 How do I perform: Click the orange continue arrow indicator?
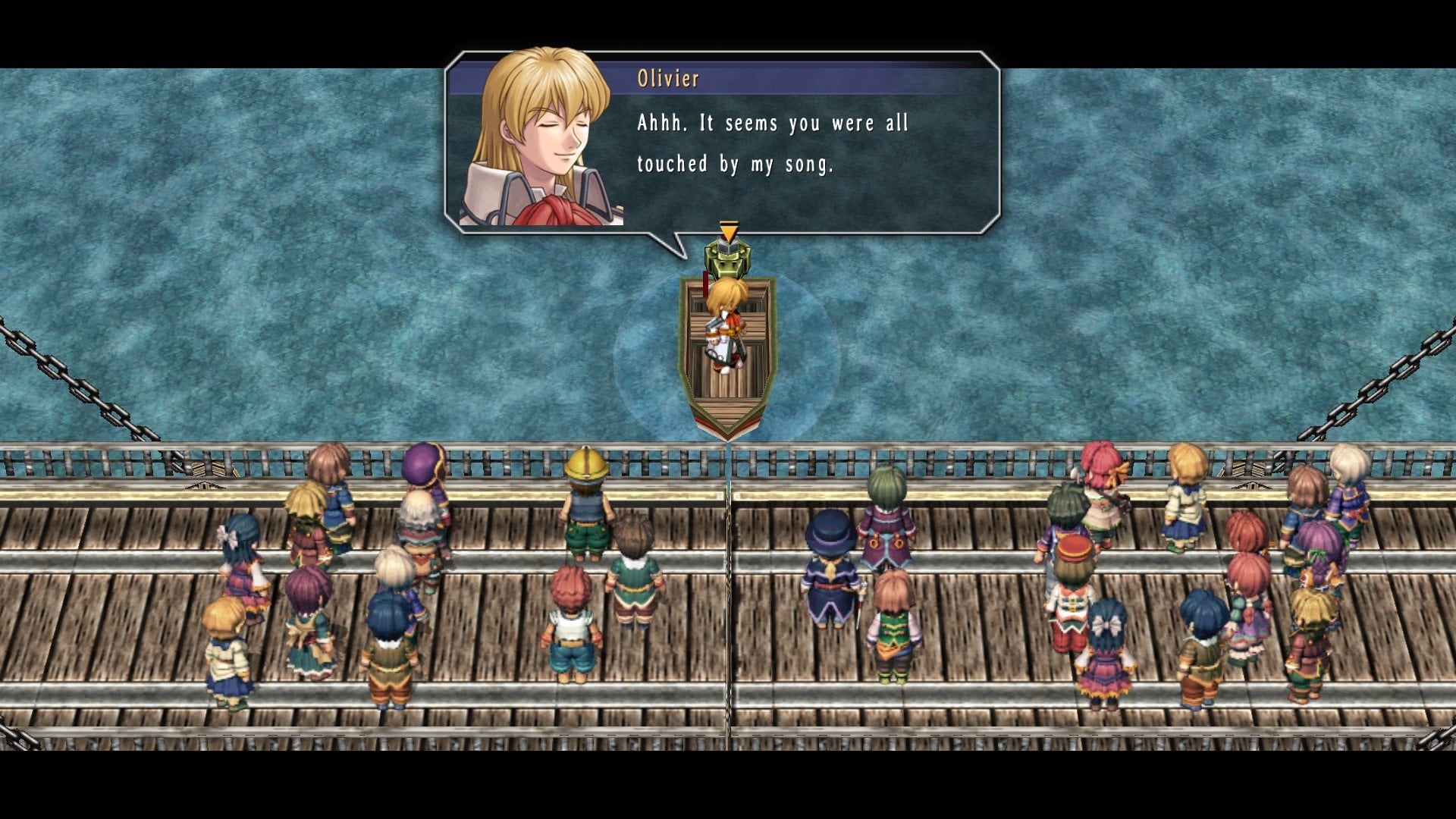point(728,231)
